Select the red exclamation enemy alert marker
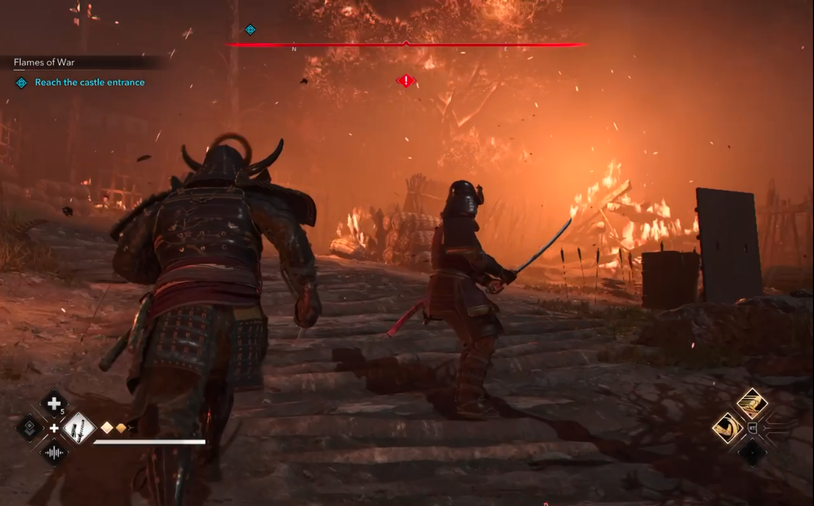The height and width of the screenshot is (506, 814). coord(405,81)
